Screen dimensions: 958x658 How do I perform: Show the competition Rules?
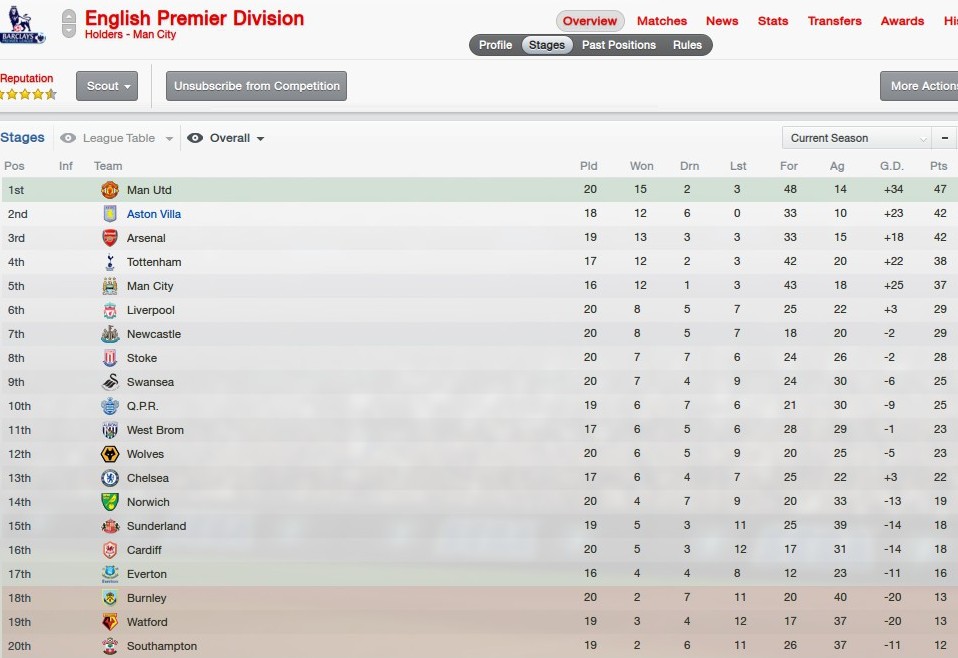pyautogui.click(x=686, y=45)
